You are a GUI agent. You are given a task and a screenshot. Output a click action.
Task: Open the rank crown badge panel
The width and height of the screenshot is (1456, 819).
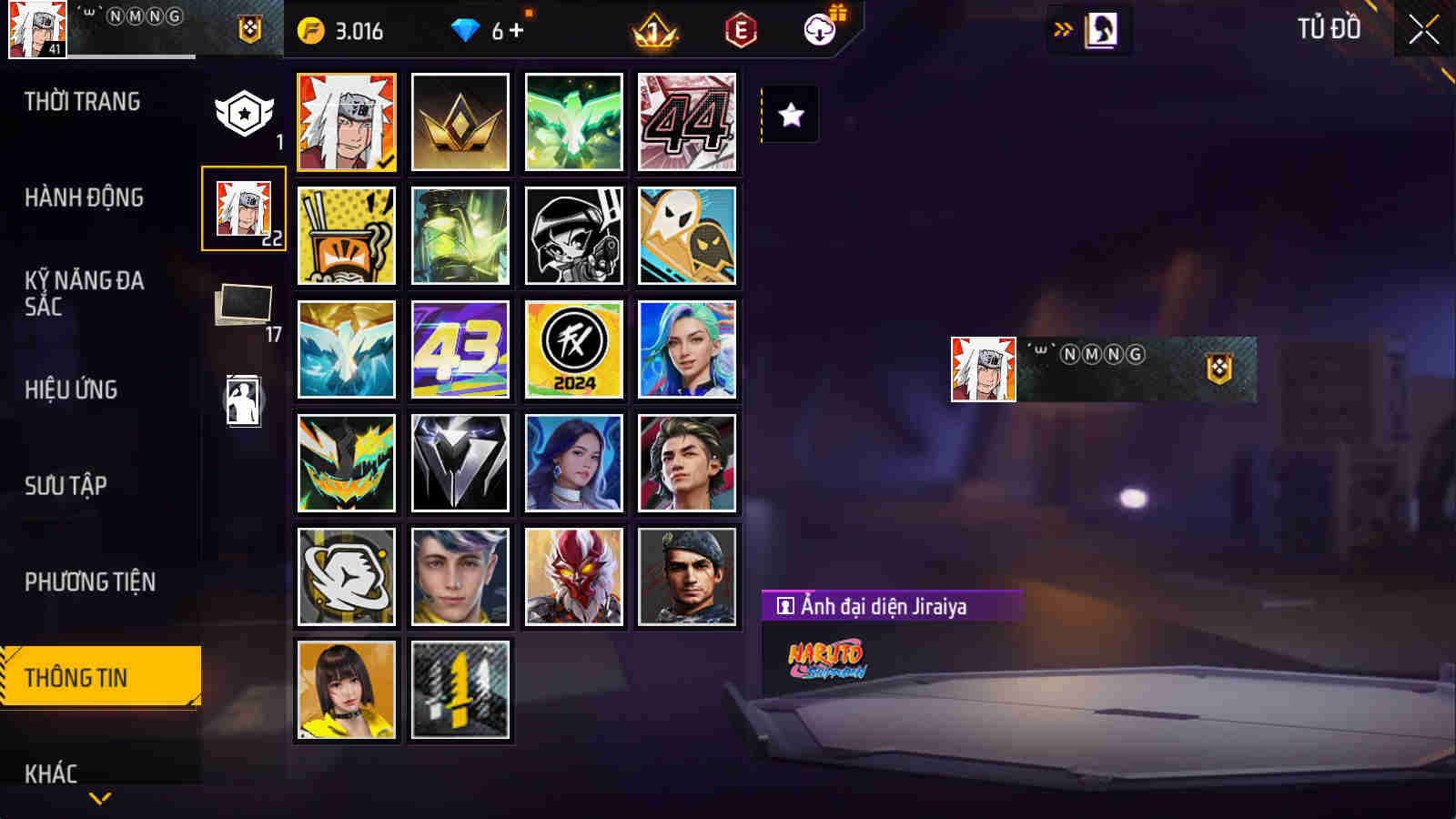652,31
